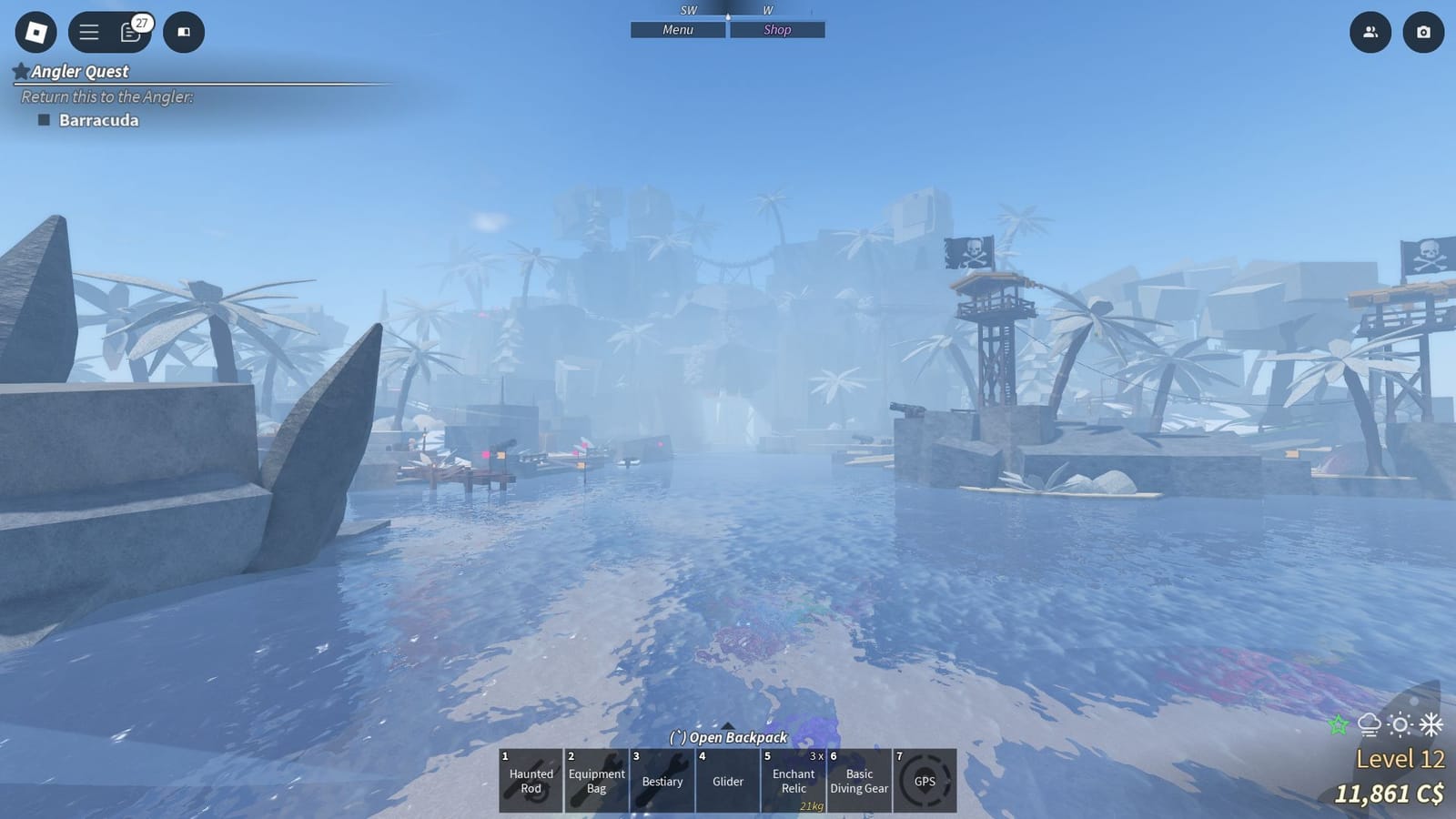Open the screen capture camera tool

1423,33
